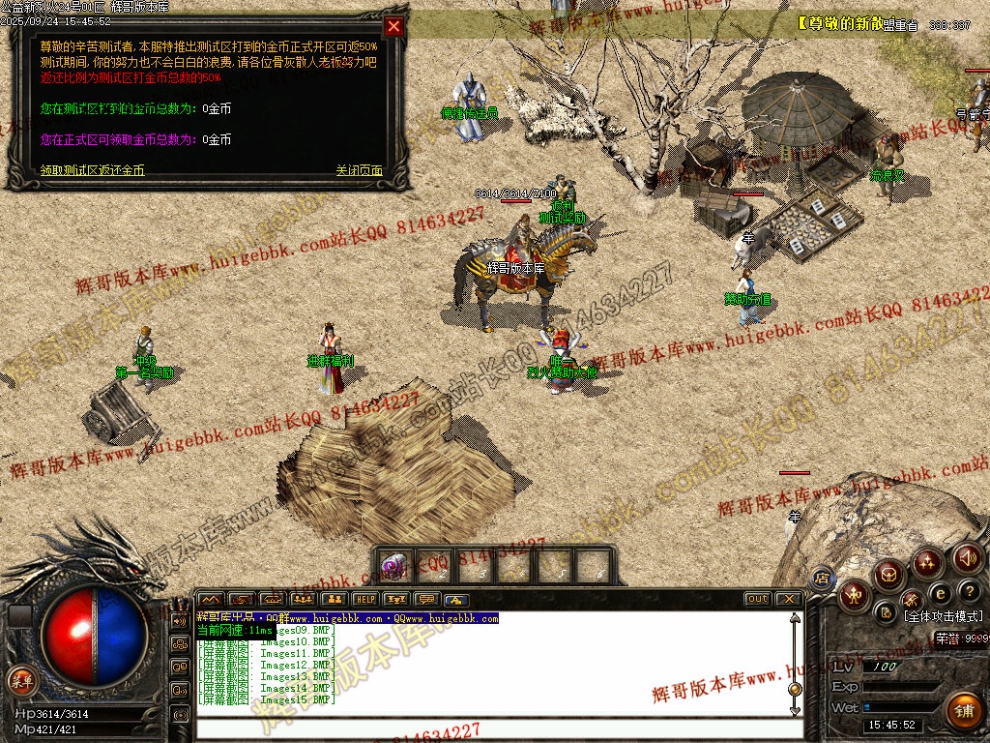Image resolution: width=990 pixels, height=743 pixels.
Task: Click the chat window out button
Action: [757, 599]
